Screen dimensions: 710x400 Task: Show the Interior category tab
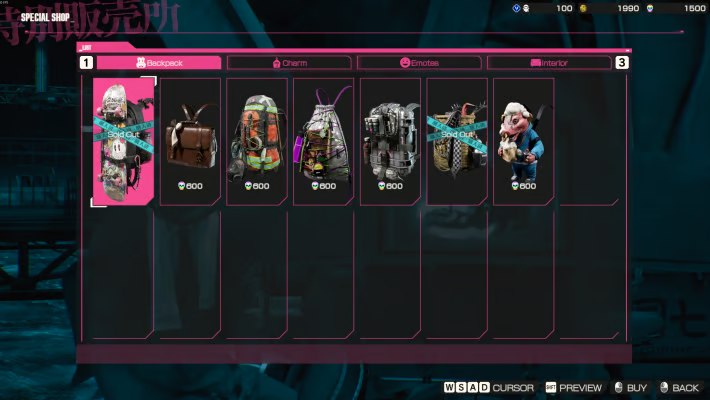point(549,62)
